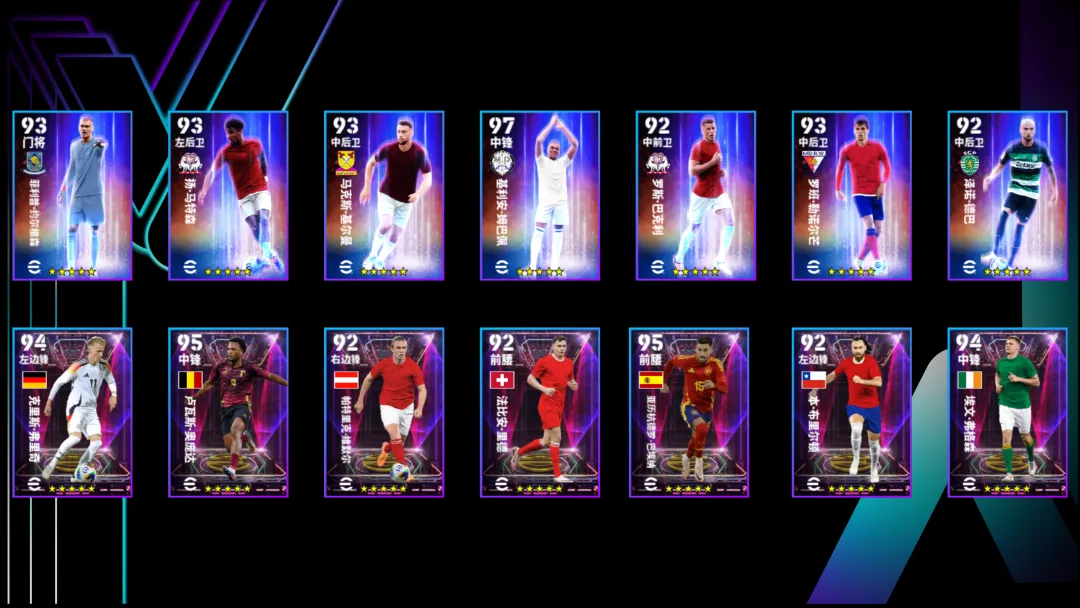Select the 93-rated goalkeeper card
This screenshot has height=608, width=1080.
(x=72, y=196)
